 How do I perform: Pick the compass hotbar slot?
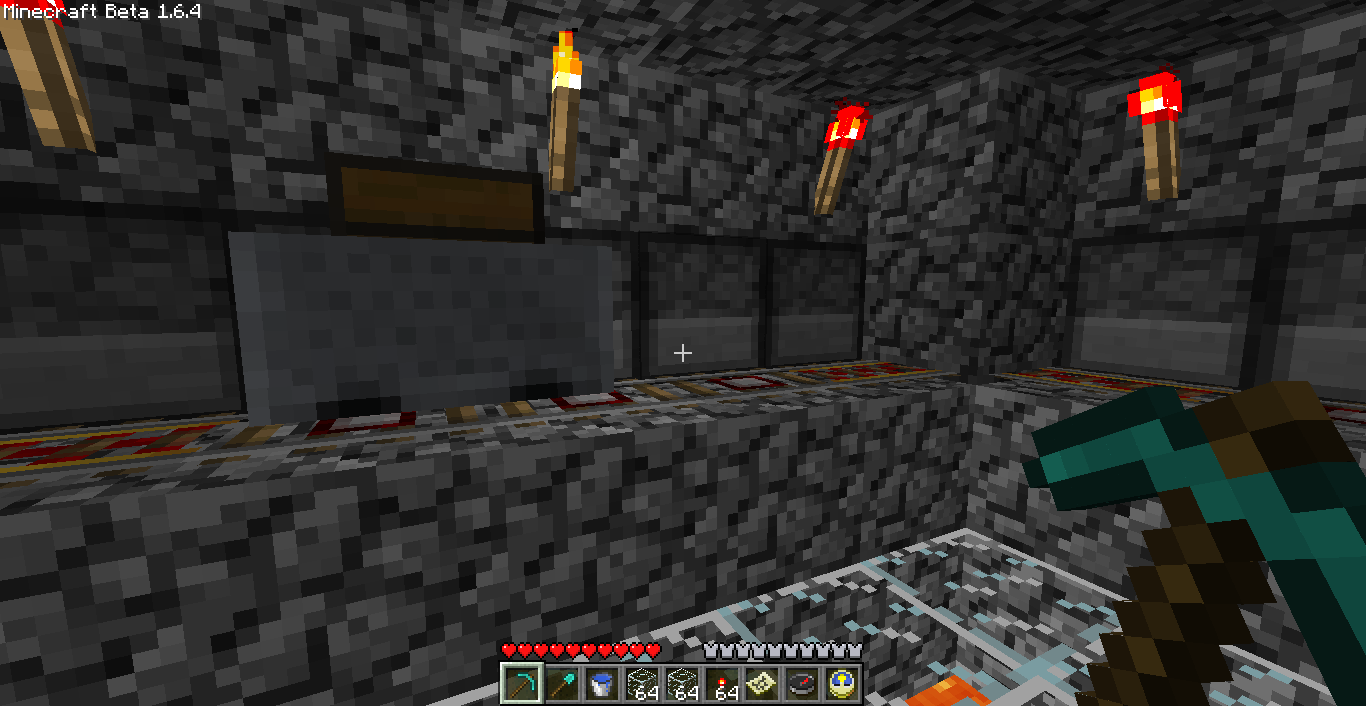pos(801,685)
